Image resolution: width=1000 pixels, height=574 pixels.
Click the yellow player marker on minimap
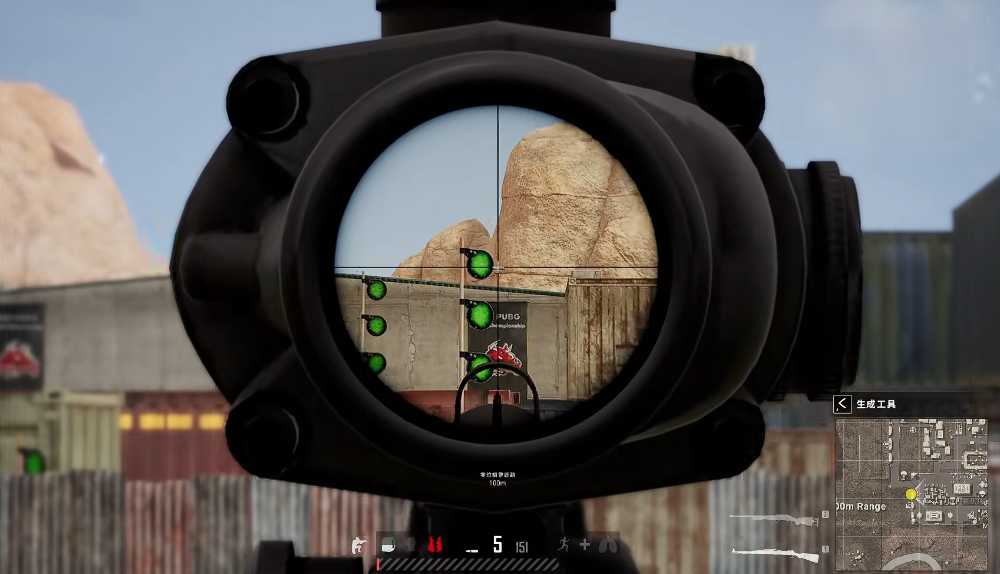coord(911,494)
